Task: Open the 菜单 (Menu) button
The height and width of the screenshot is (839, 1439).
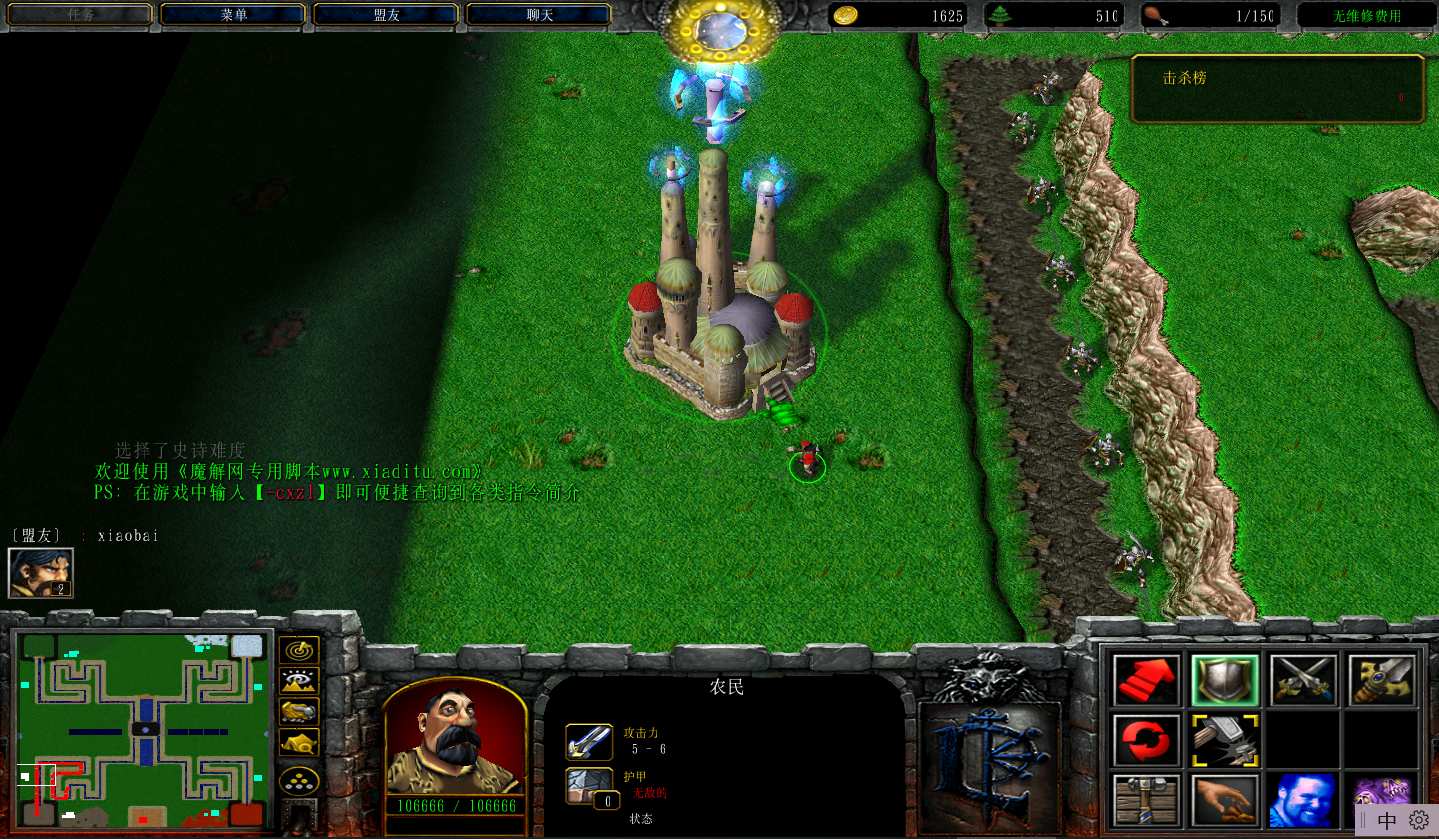Action: [x=234, y=15]
